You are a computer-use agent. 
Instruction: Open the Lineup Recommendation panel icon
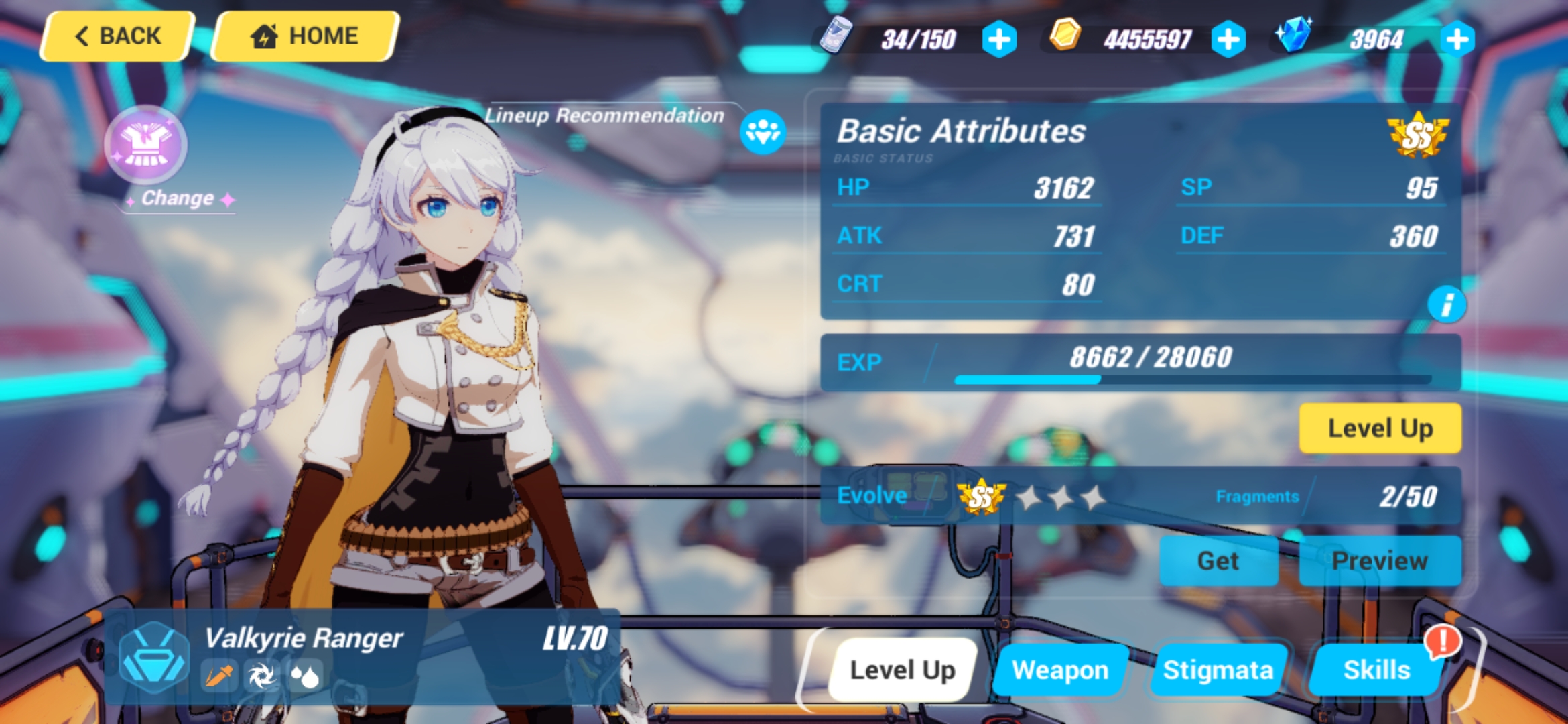click(763, 132)
